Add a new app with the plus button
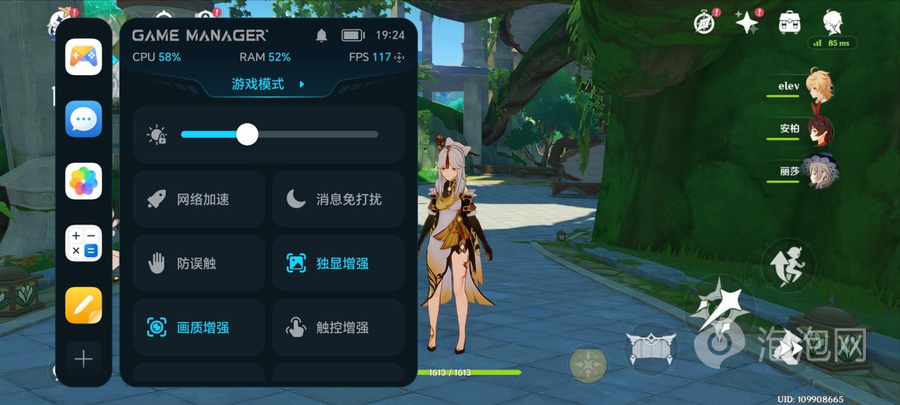Image resolution: width=900 pixels, height=405 pixels. pyautogui.click(x=84, y=359)
